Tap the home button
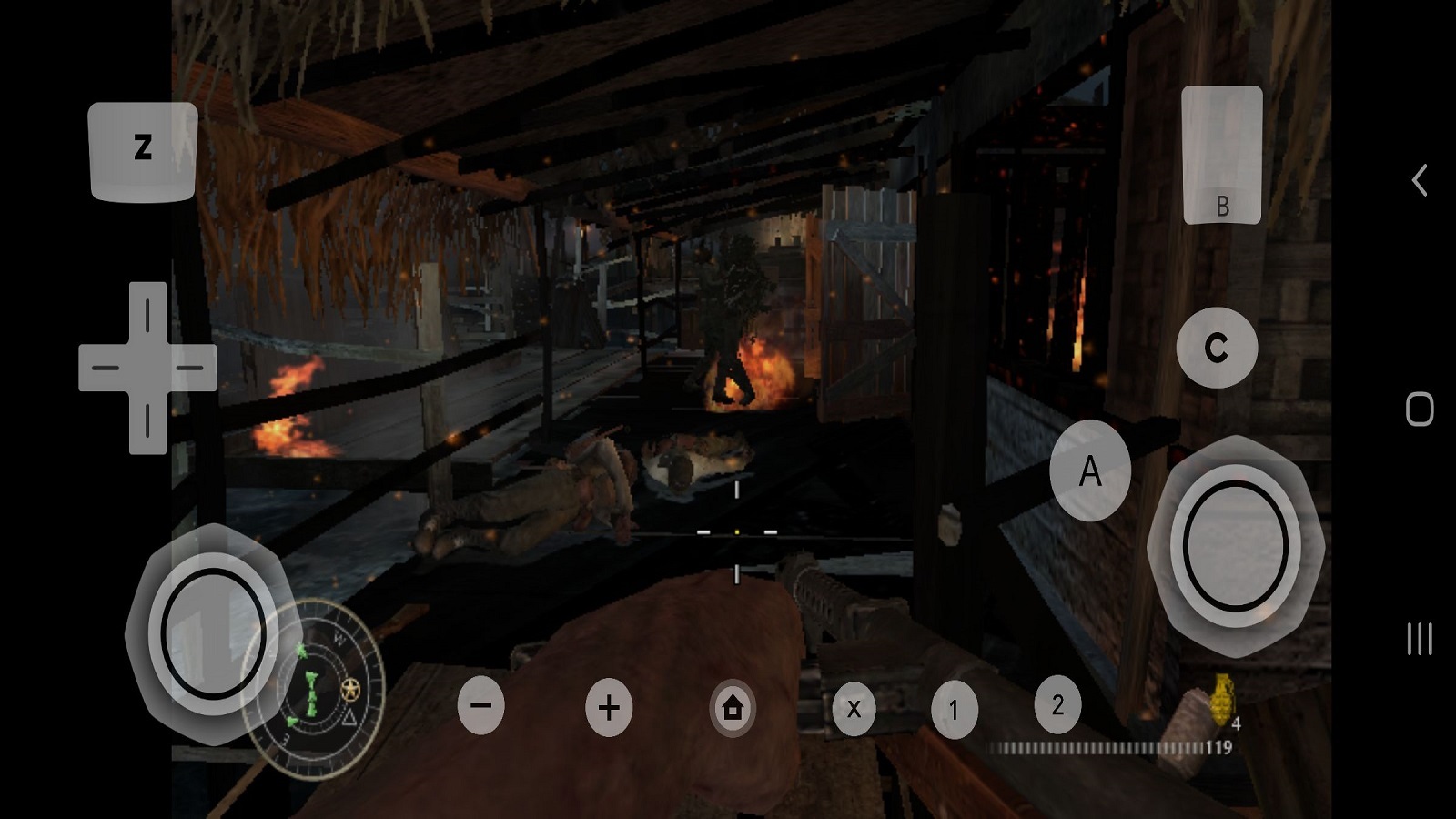This screenshot has height=819, width=1456. [733, 707]
